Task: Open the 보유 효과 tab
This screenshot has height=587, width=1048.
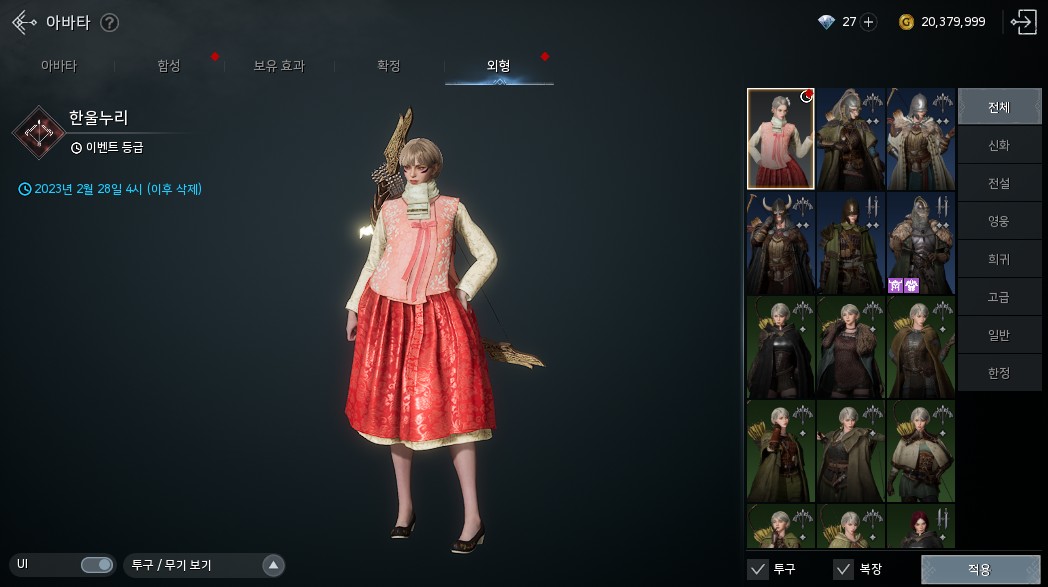Action: pyautogui.click(x=279, y=66)
